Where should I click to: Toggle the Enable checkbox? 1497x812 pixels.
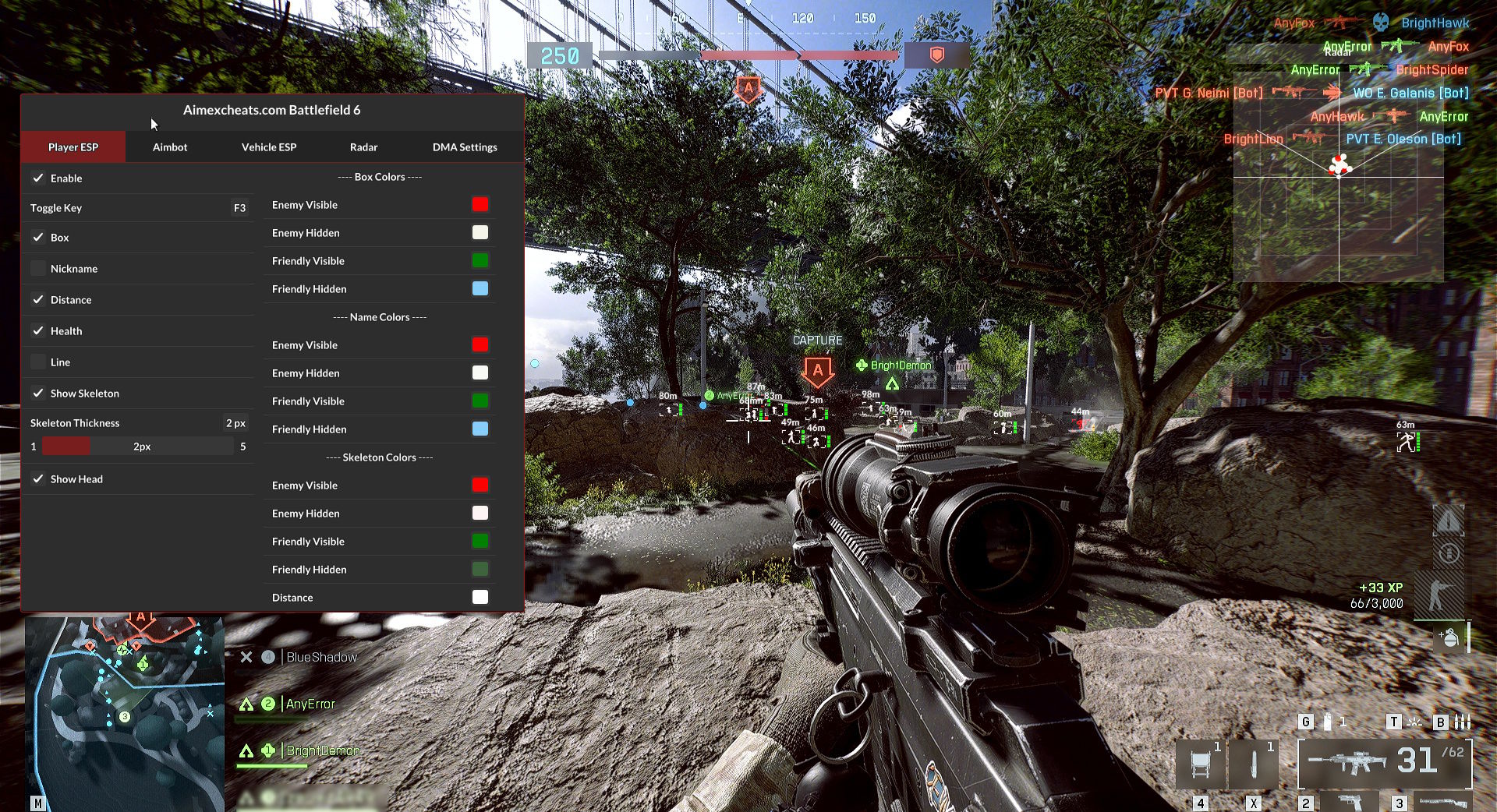(x=38, y=178)
